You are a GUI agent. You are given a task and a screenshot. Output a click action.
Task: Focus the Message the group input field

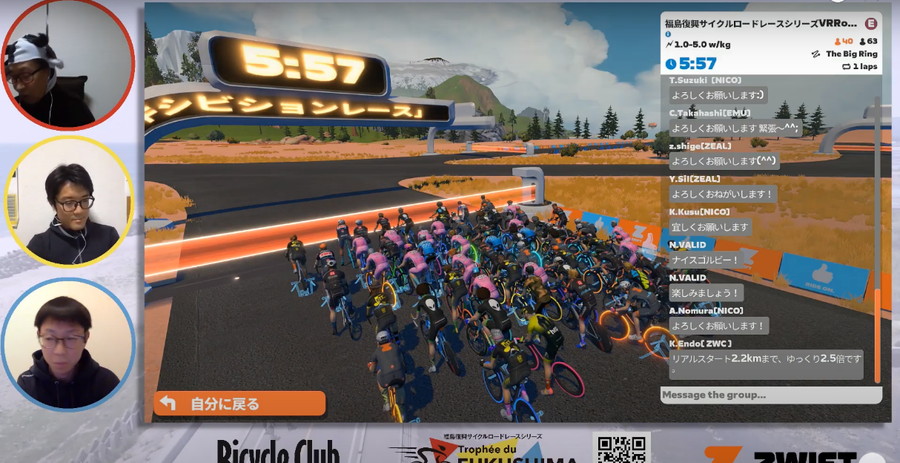pyautogui.click(x=770, y=396)
